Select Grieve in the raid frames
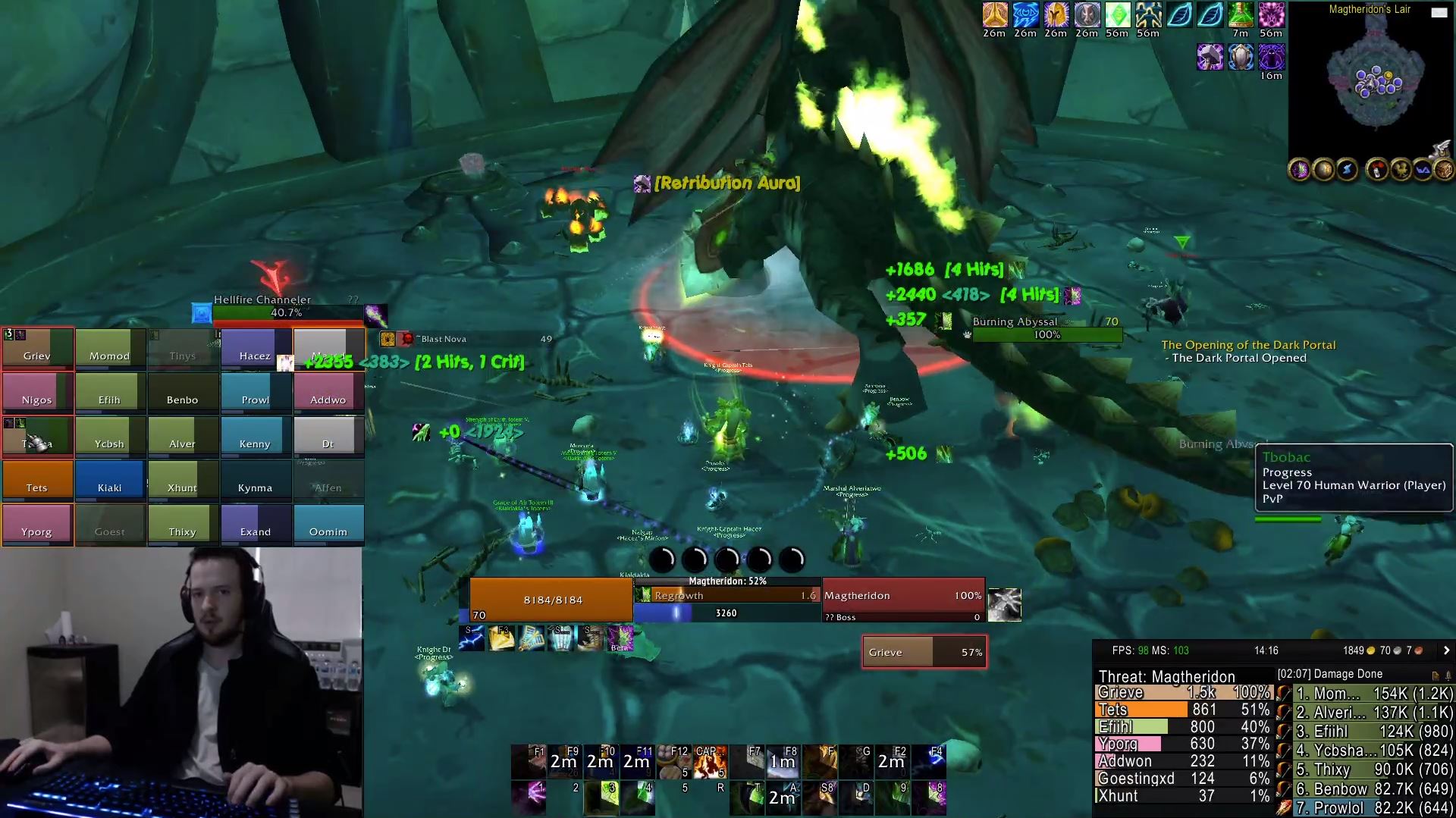 (x=36, y=349)
